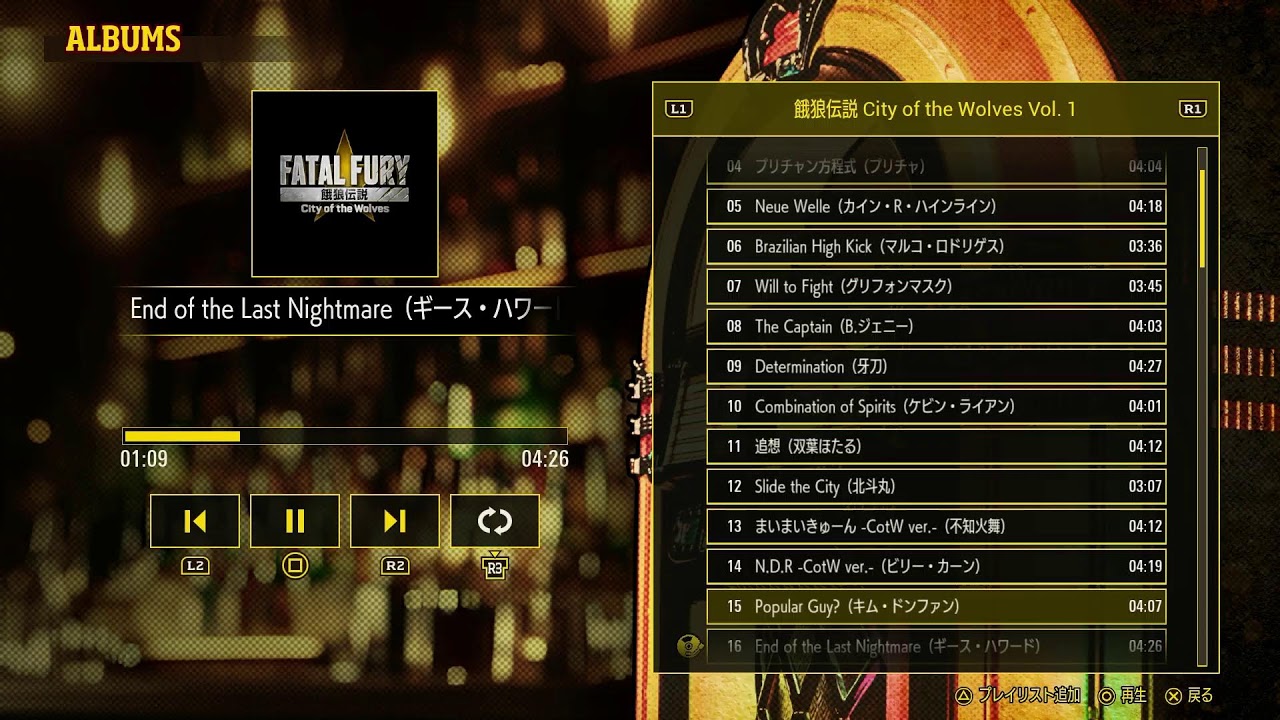Image resolution: width=1280 pixels, height=720 pixels.
Task: Select track 06 Brazilian High Kick
Action: [x=934, y=246]
